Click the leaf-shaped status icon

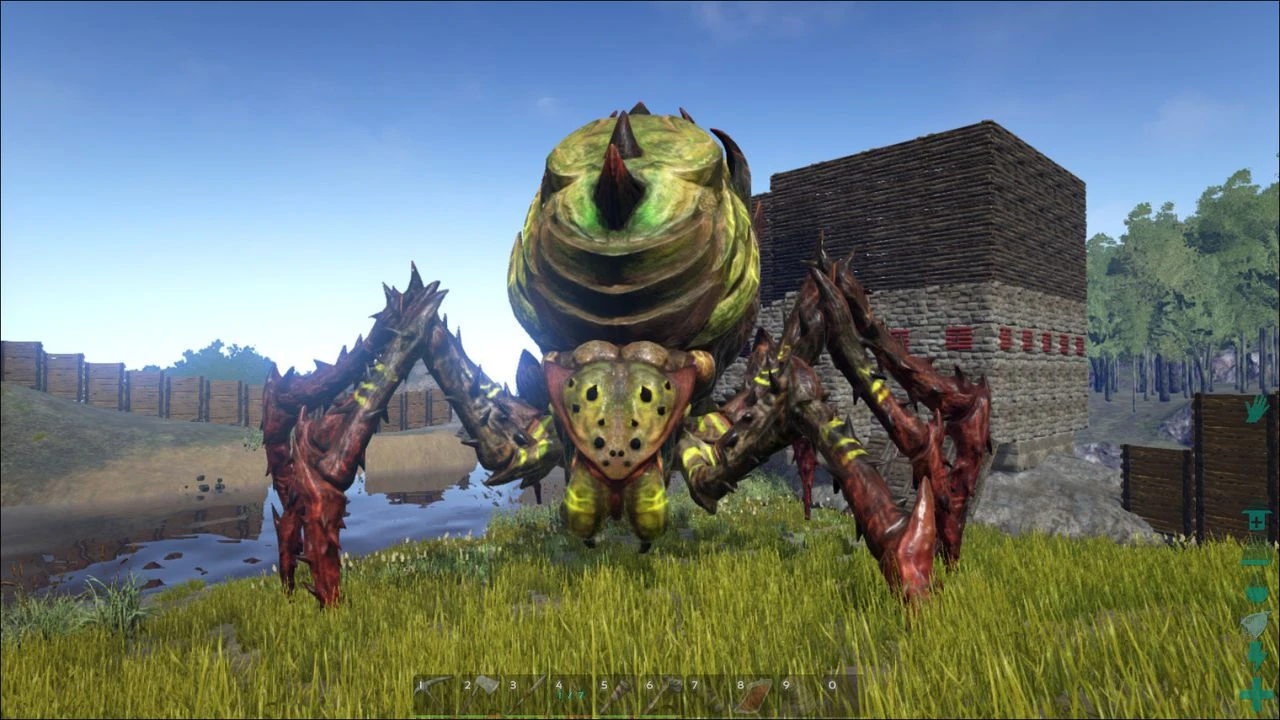(1256, 625)
